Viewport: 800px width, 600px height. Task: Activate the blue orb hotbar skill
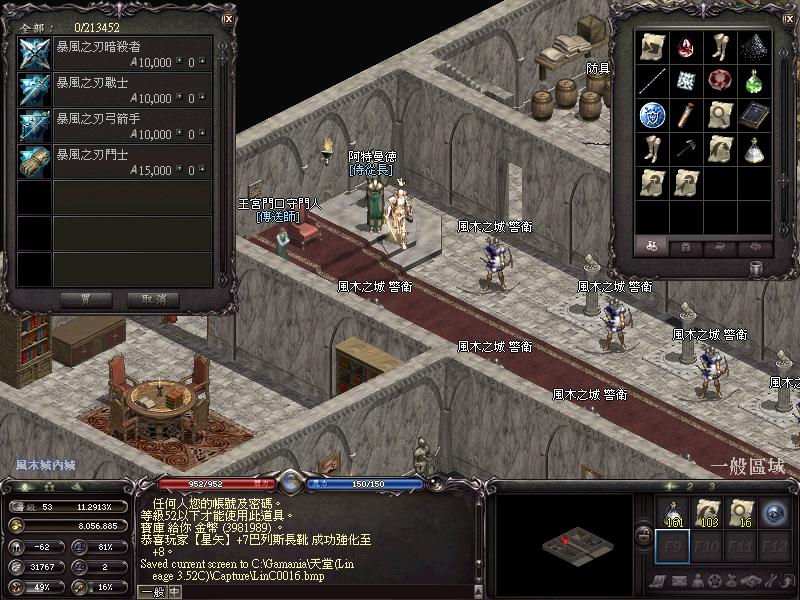773,512
